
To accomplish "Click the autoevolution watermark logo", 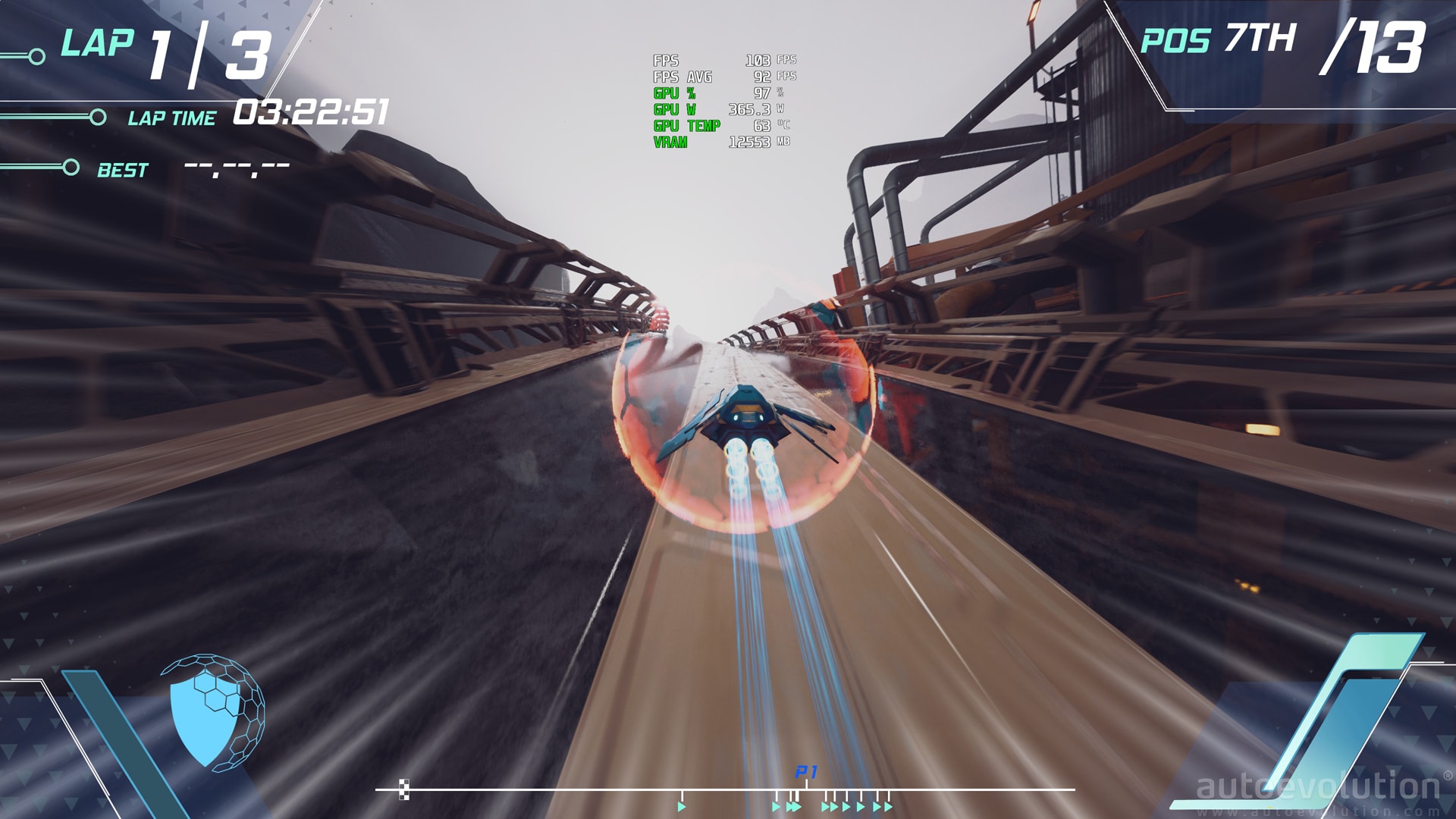I will [1318, 788].
